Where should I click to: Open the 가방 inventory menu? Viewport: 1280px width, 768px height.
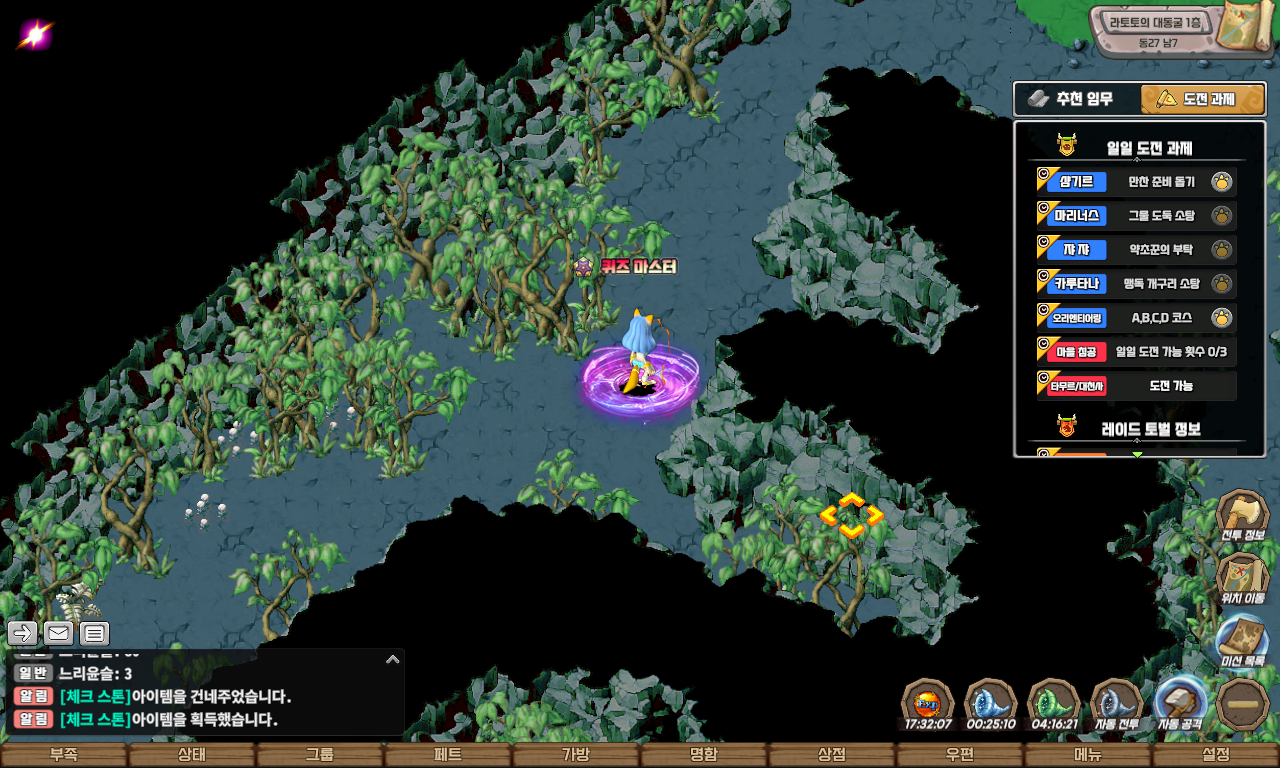pyautogui.click(x=576, y=755)
